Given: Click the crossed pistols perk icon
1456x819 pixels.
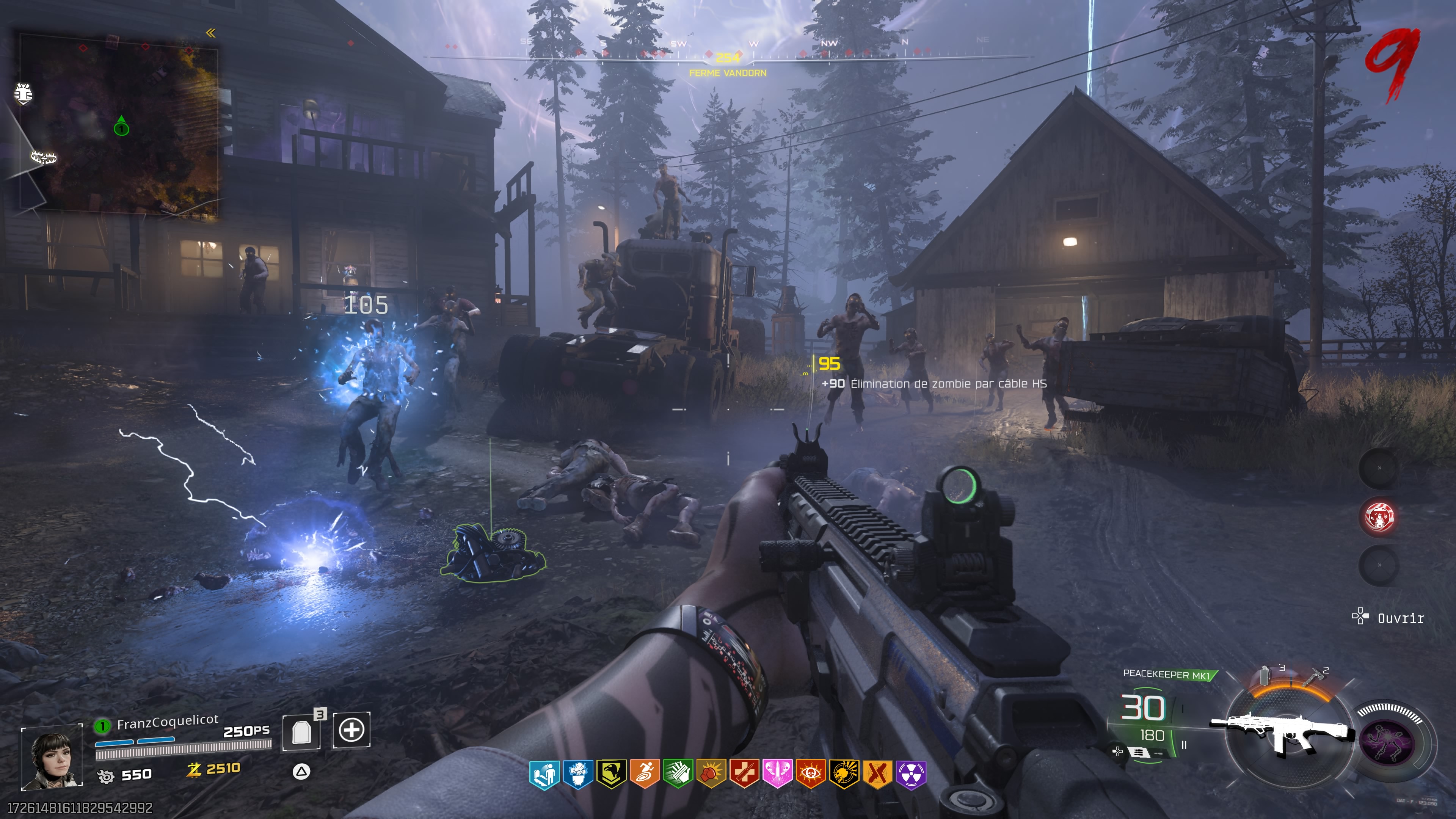Looking at the screenshot, I should click(x=878, y=774).
